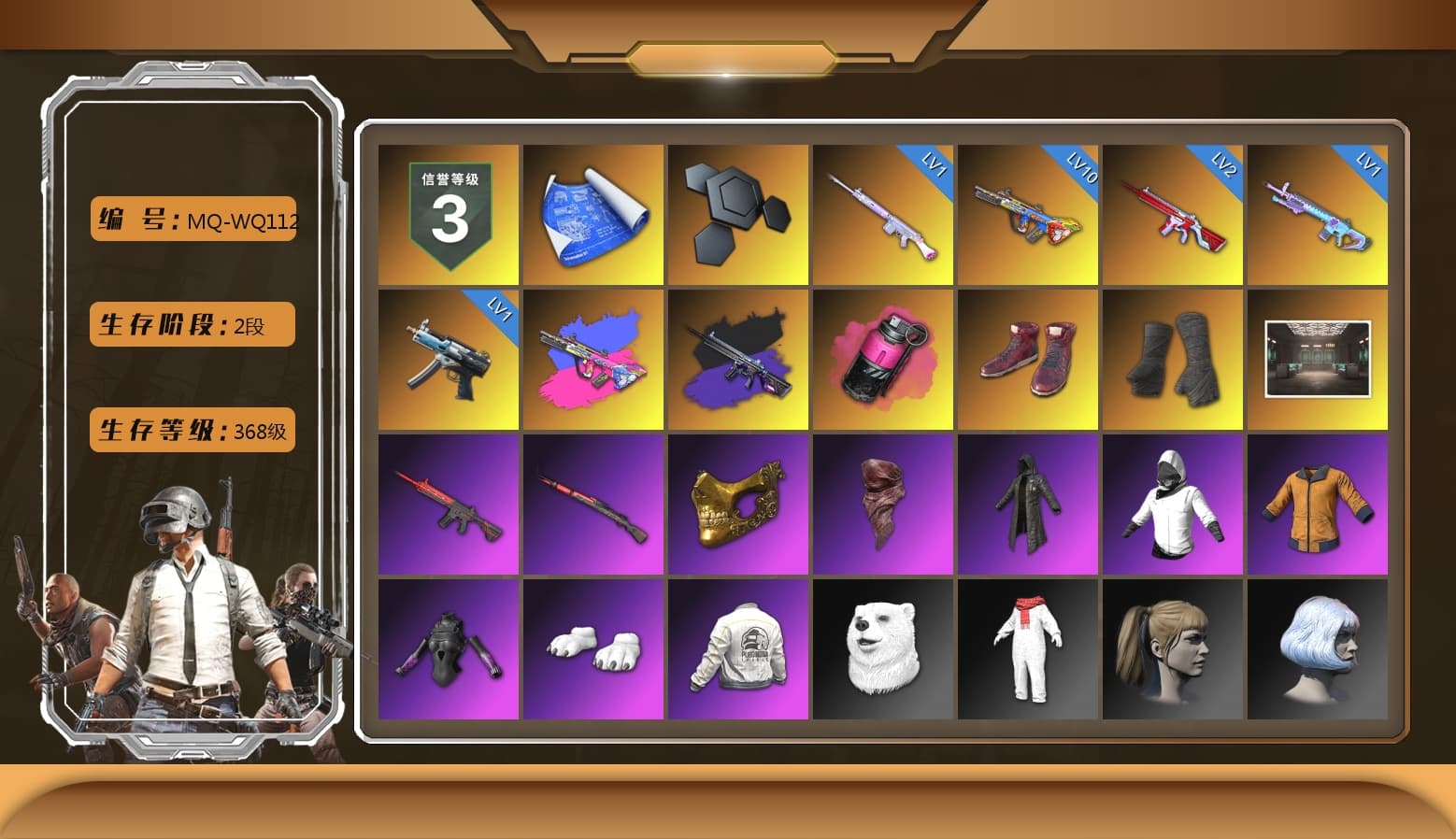
Task: Select the colorful LV10 rifle skin
Action: (1028, 213)
